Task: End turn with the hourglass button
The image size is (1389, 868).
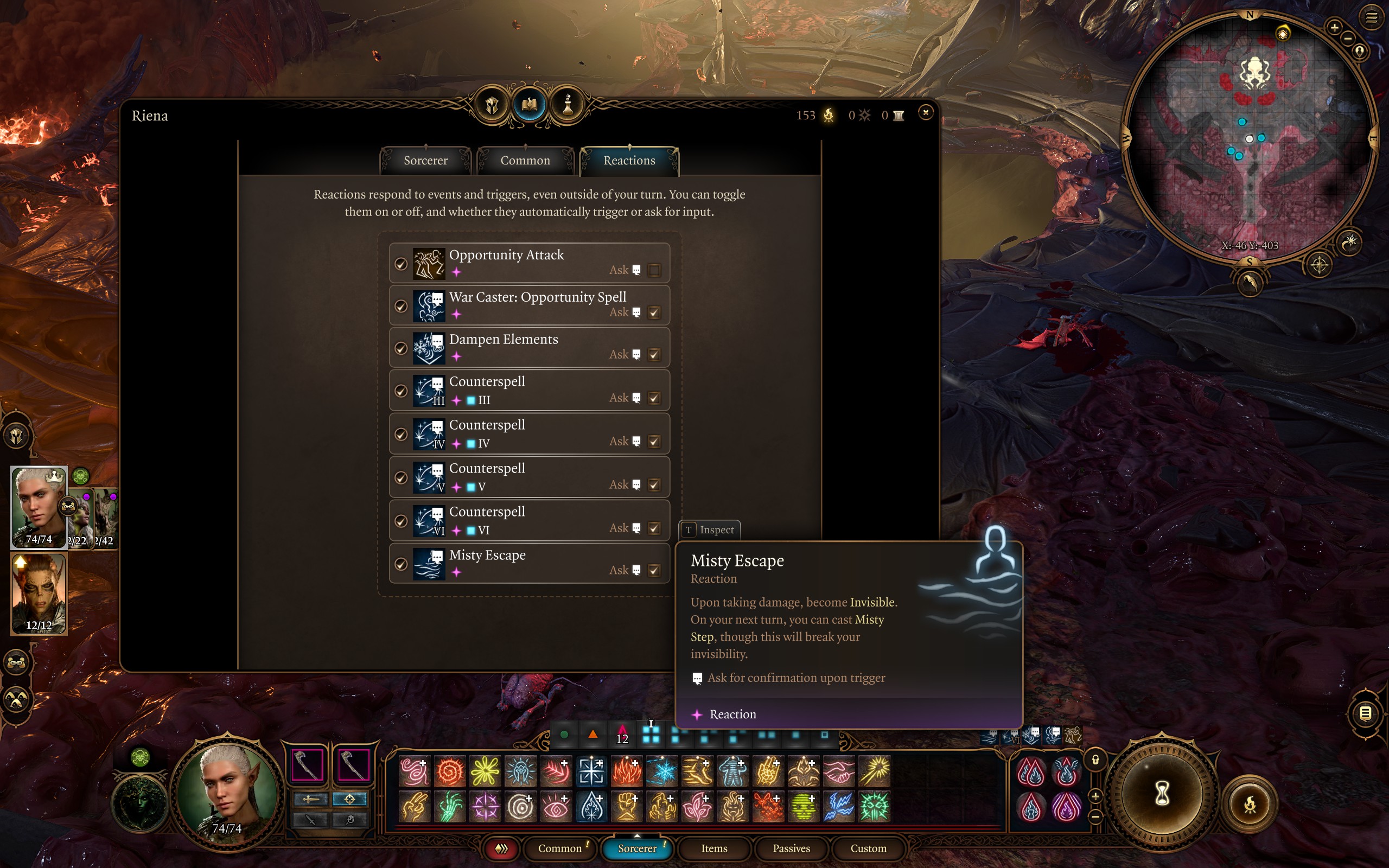Action: pos(1162,795)
